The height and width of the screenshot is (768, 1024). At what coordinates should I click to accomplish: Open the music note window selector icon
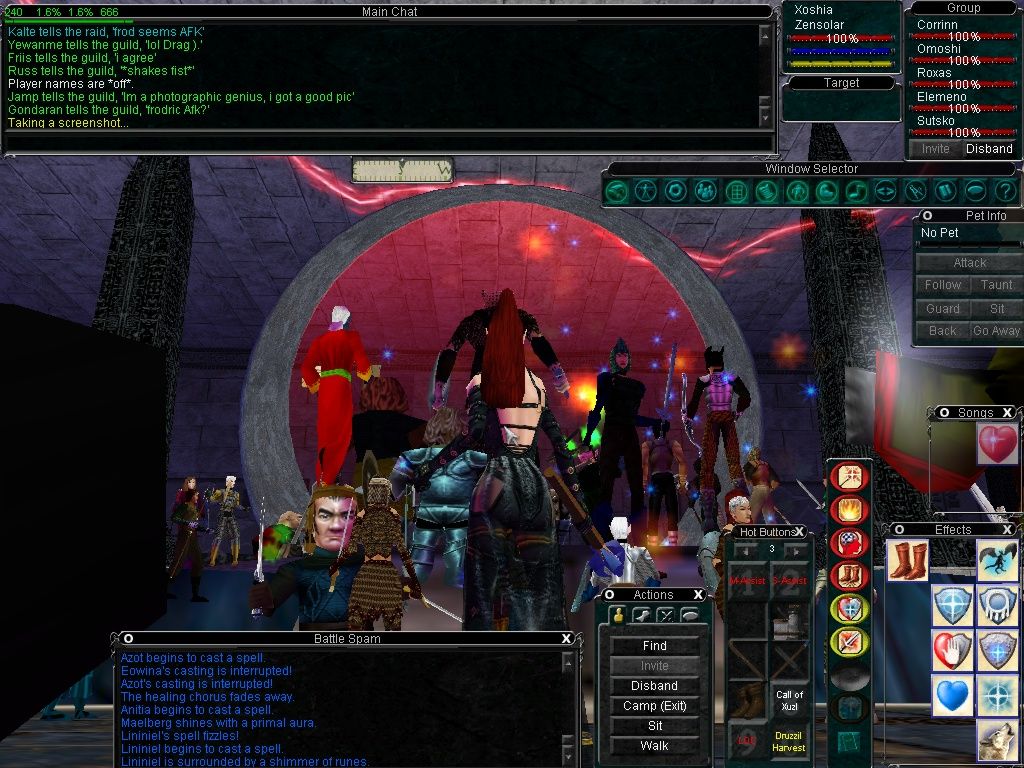[x=855, y=190]
